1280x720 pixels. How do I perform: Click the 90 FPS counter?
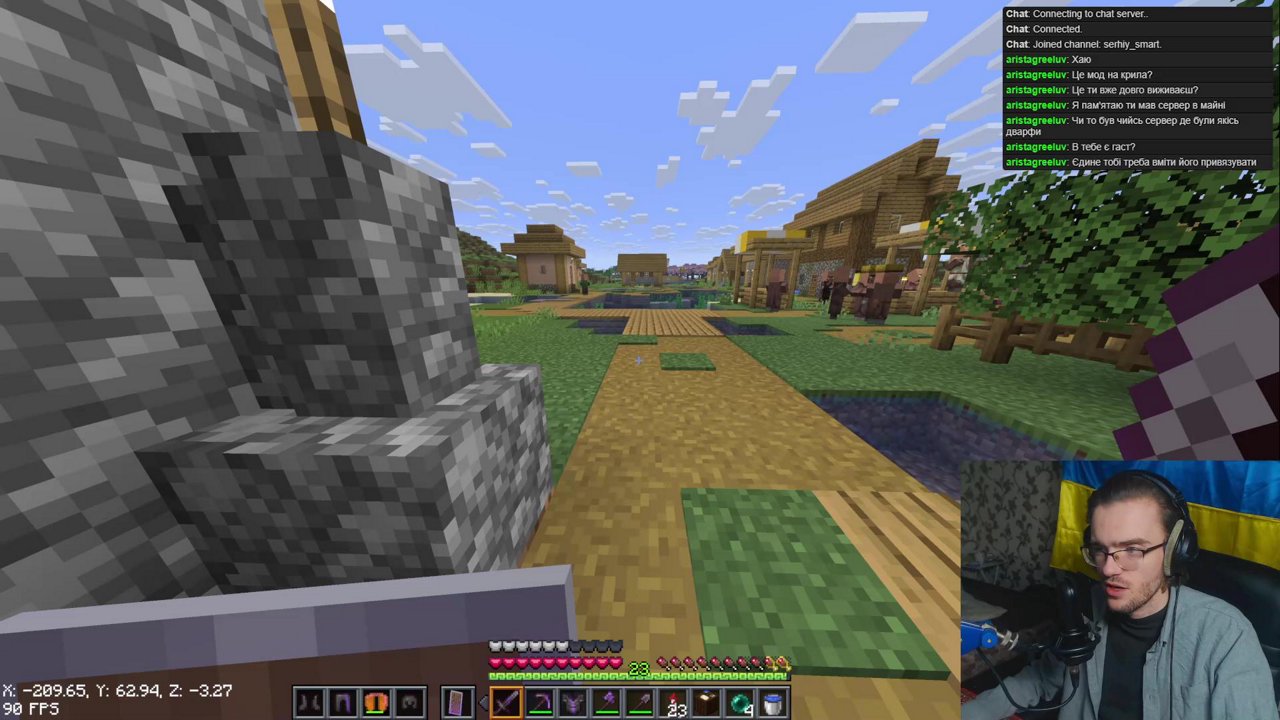(x=33, y=708)
